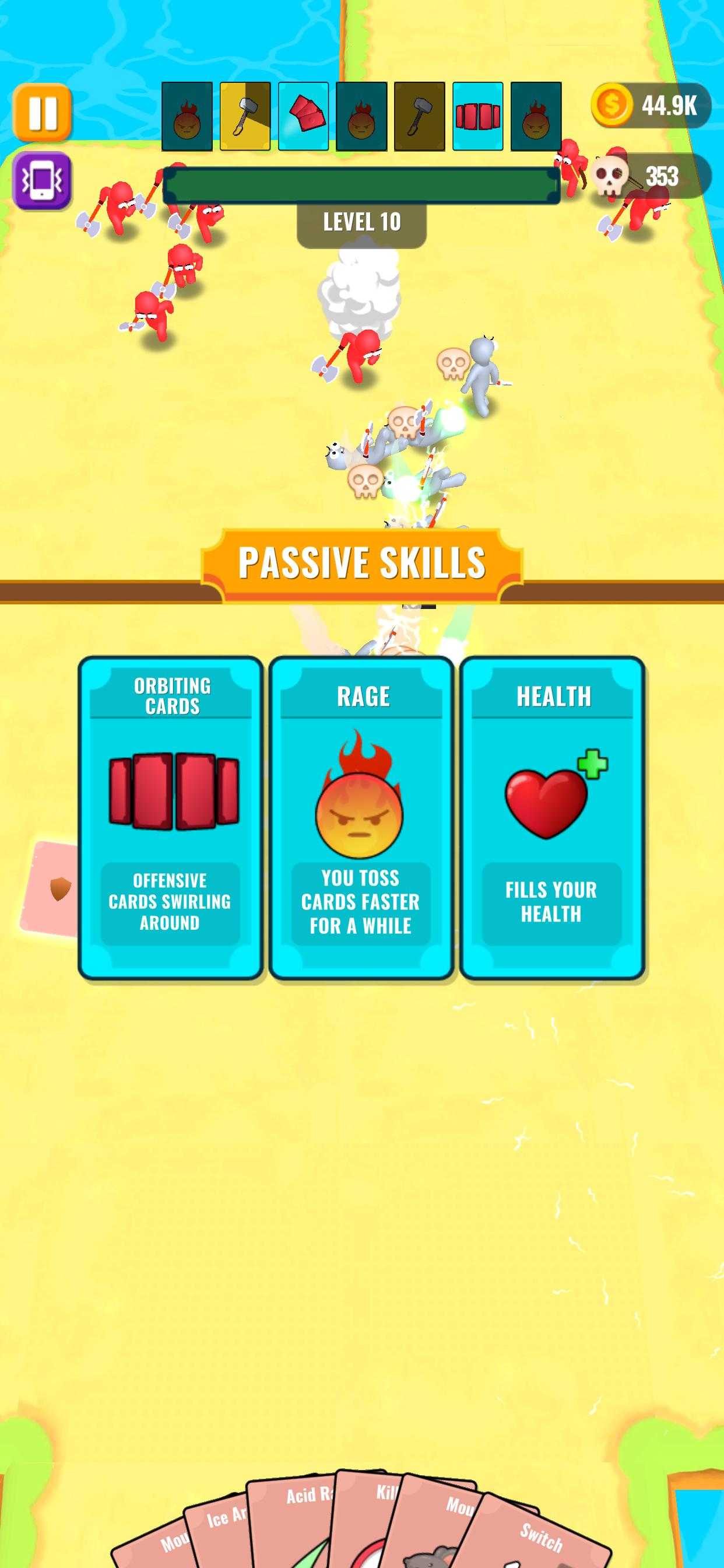
Task: Toggle the phone vibration setting
Action: coord(42,180)
